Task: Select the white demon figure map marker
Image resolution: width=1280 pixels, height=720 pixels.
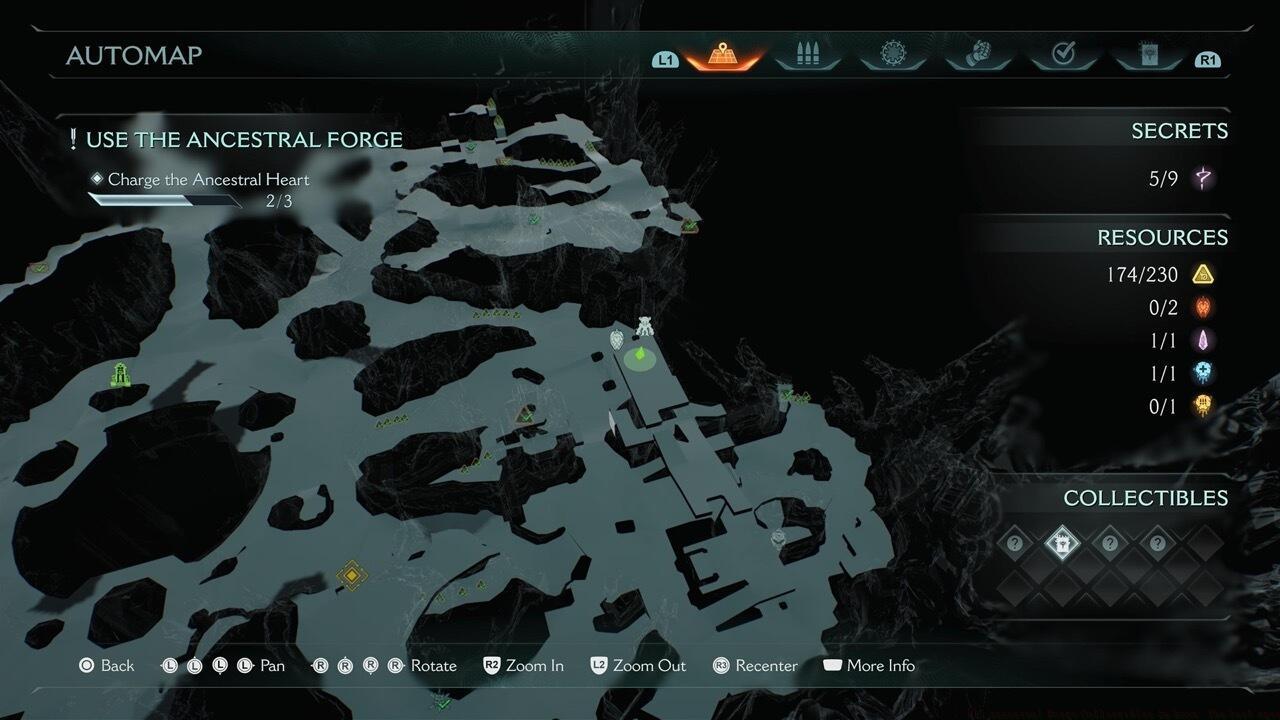Action: point(645,327)
